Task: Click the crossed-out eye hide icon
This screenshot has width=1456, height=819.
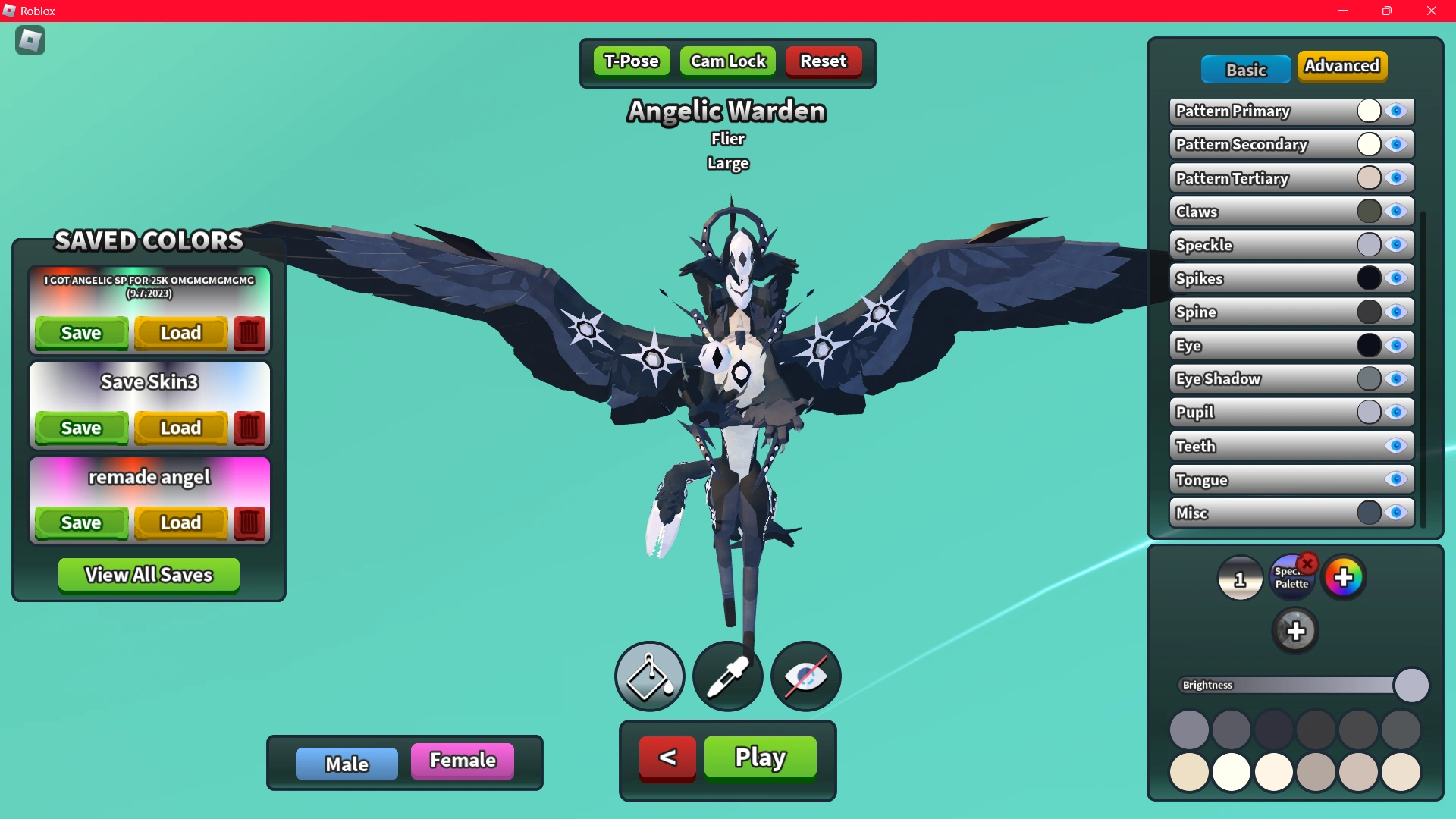Action: [805, 676]
